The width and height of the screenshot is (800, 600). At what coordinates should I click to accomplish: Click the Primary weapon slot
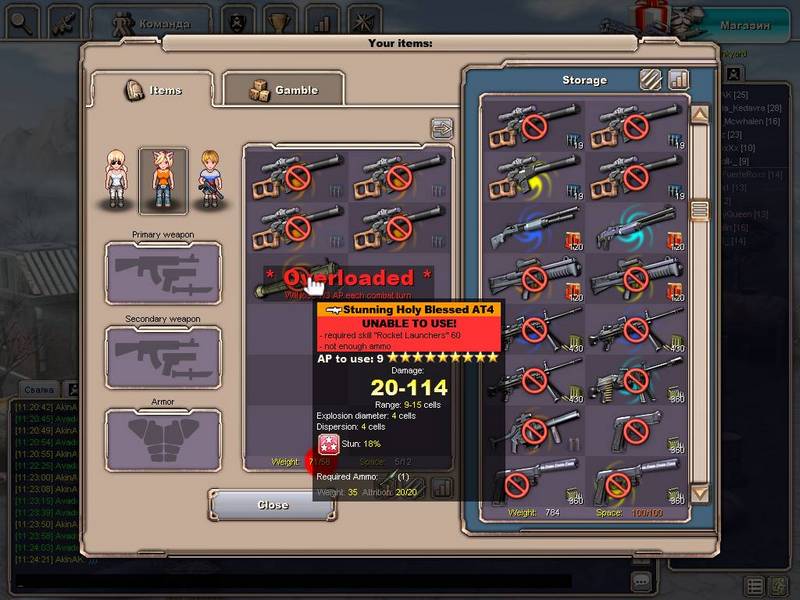coord(163,272)
